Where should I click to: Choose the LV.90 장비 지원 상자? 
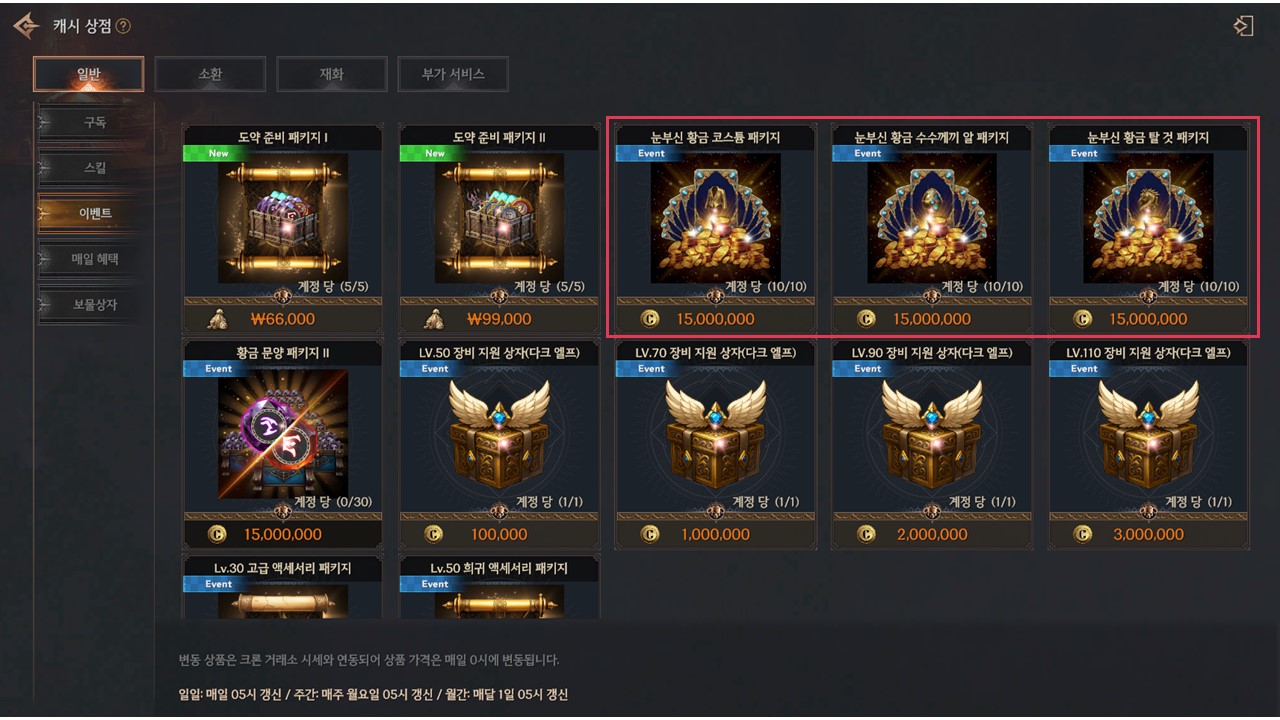click(932, 433)
